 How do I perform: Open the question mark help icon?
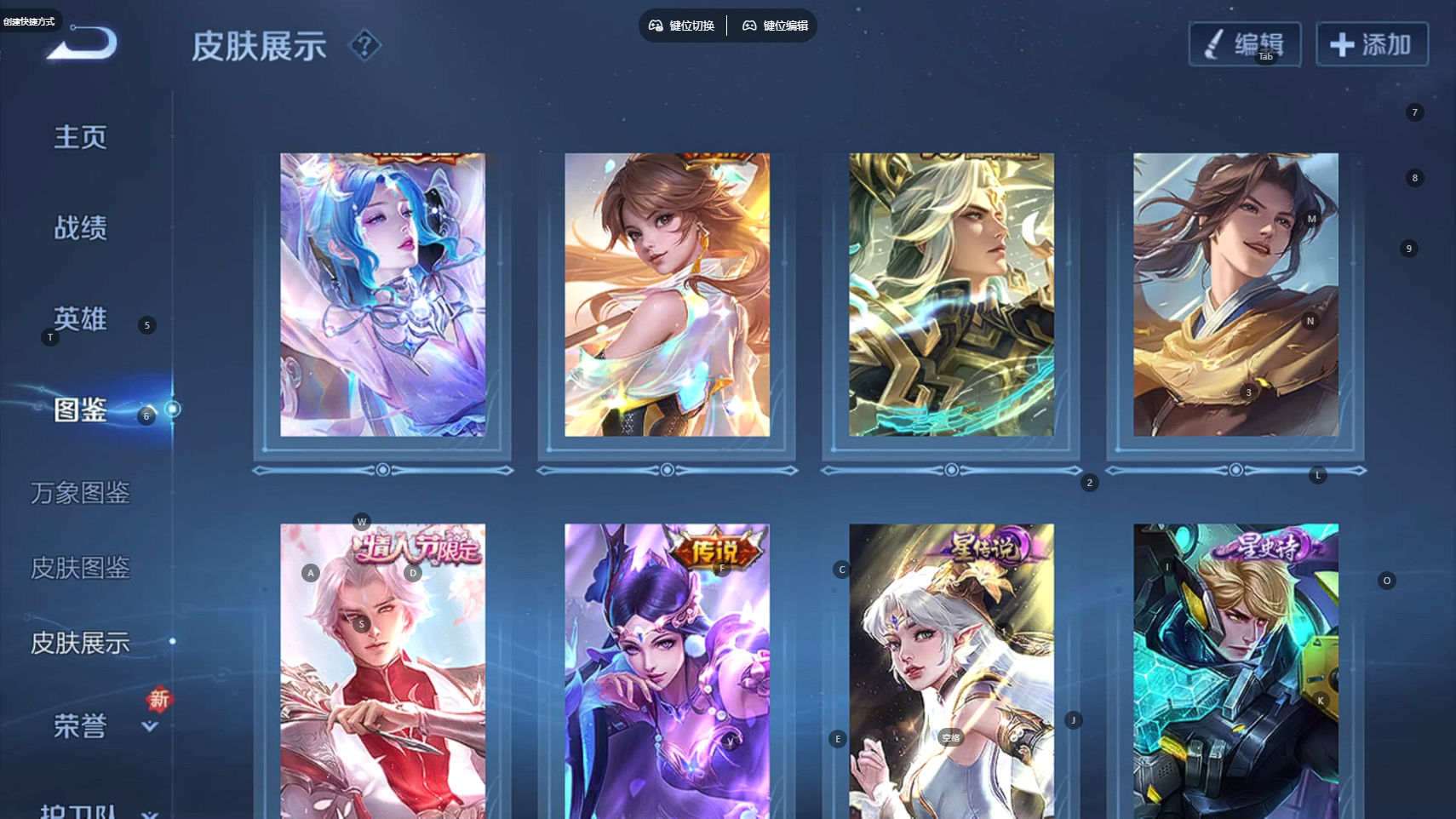(365, 45)
